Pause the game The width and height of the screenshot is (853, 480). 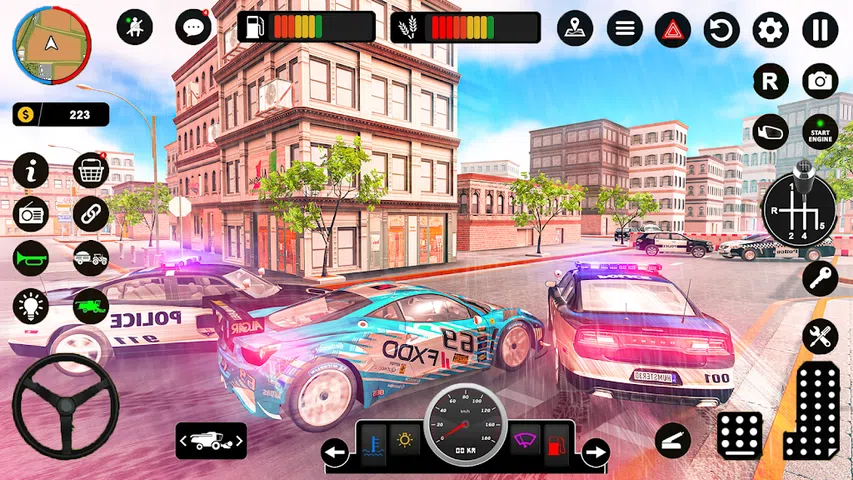coord(820,30)
